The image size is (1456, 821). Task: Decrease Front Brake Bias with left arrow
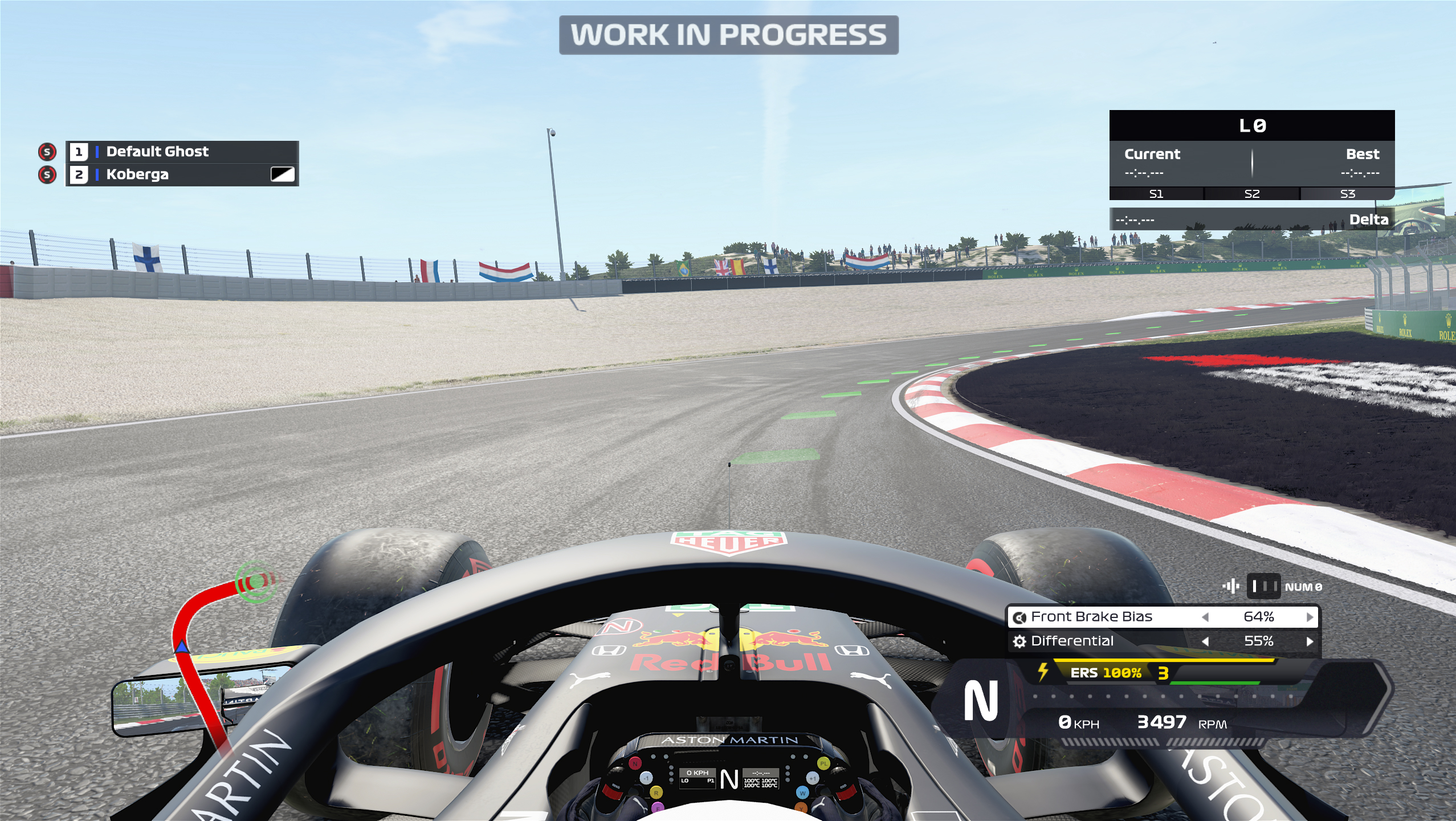tap(1205, 617)
